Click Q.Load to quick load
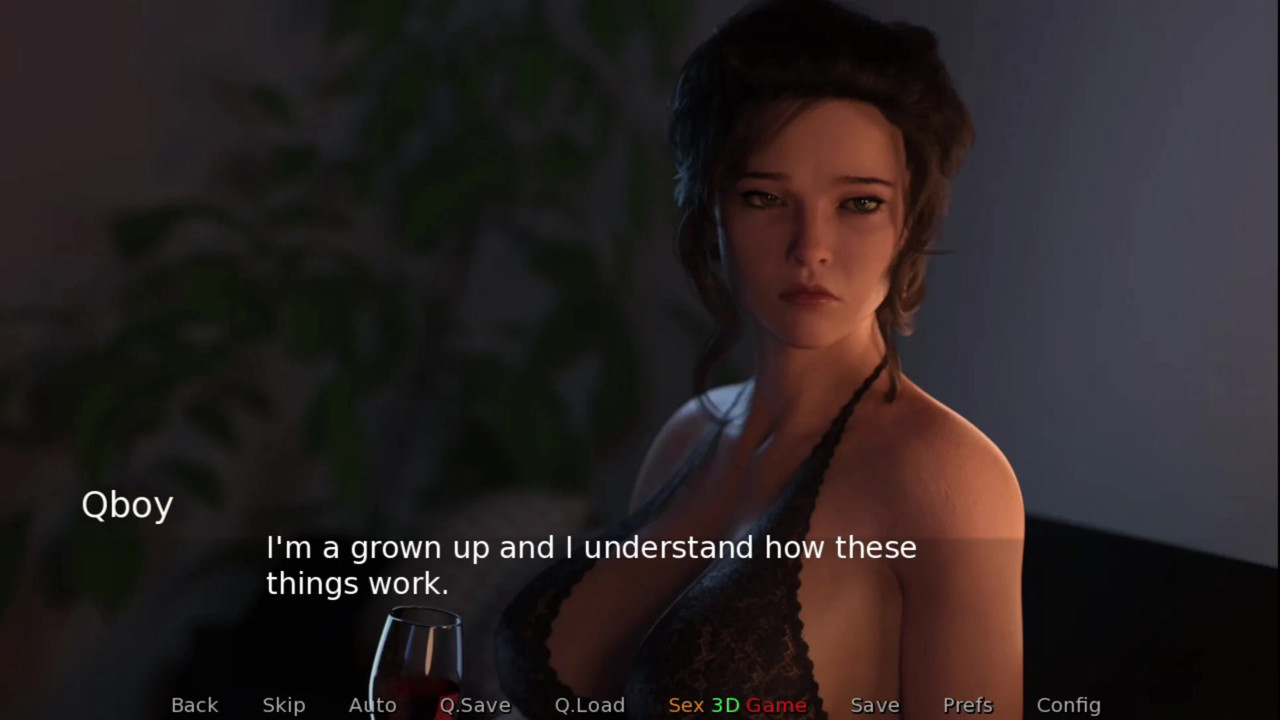 pyautogui.click(x=590, y=705)
